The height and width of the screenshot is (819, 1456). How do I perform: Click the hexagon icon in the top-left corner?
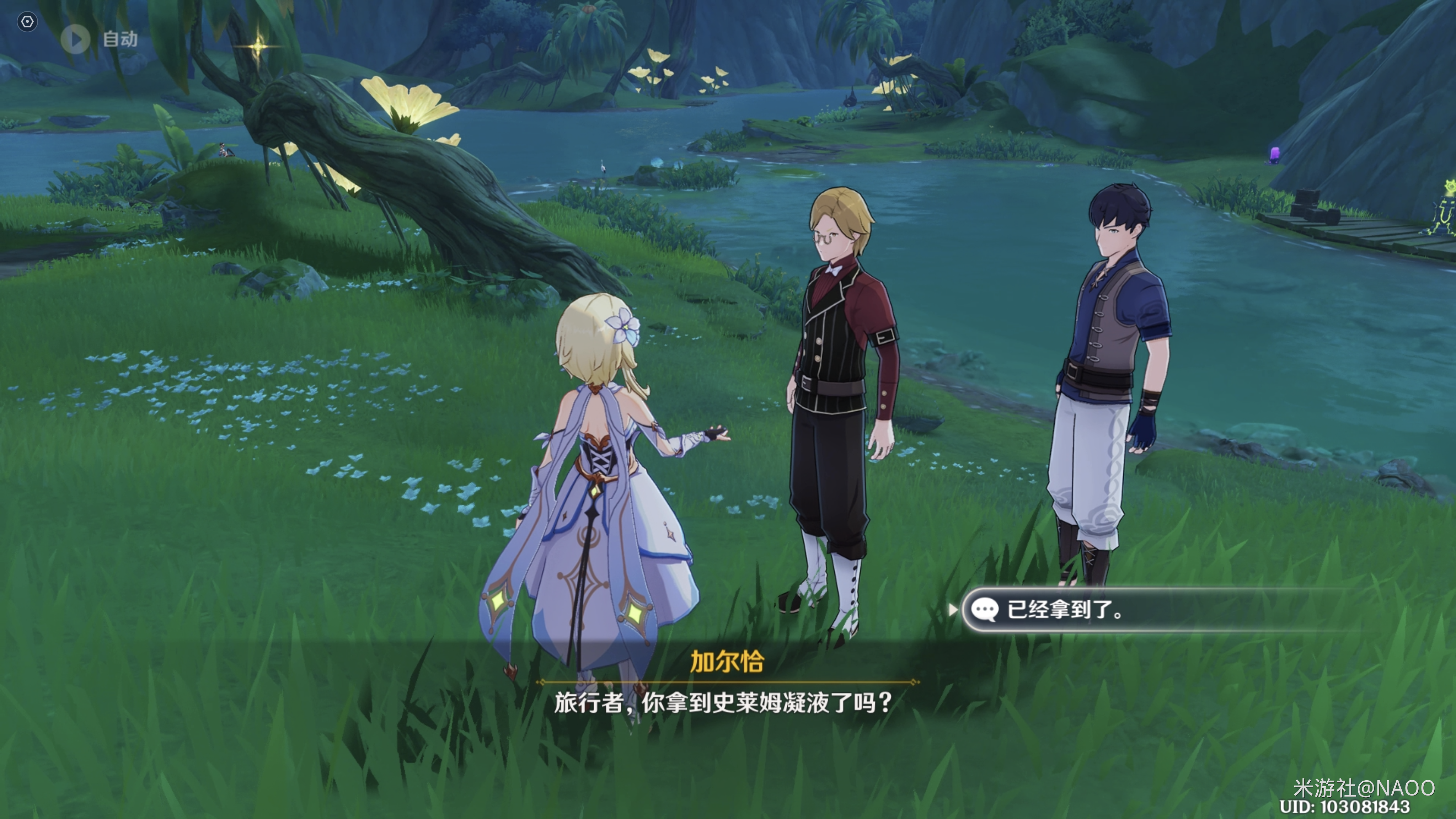27,22
